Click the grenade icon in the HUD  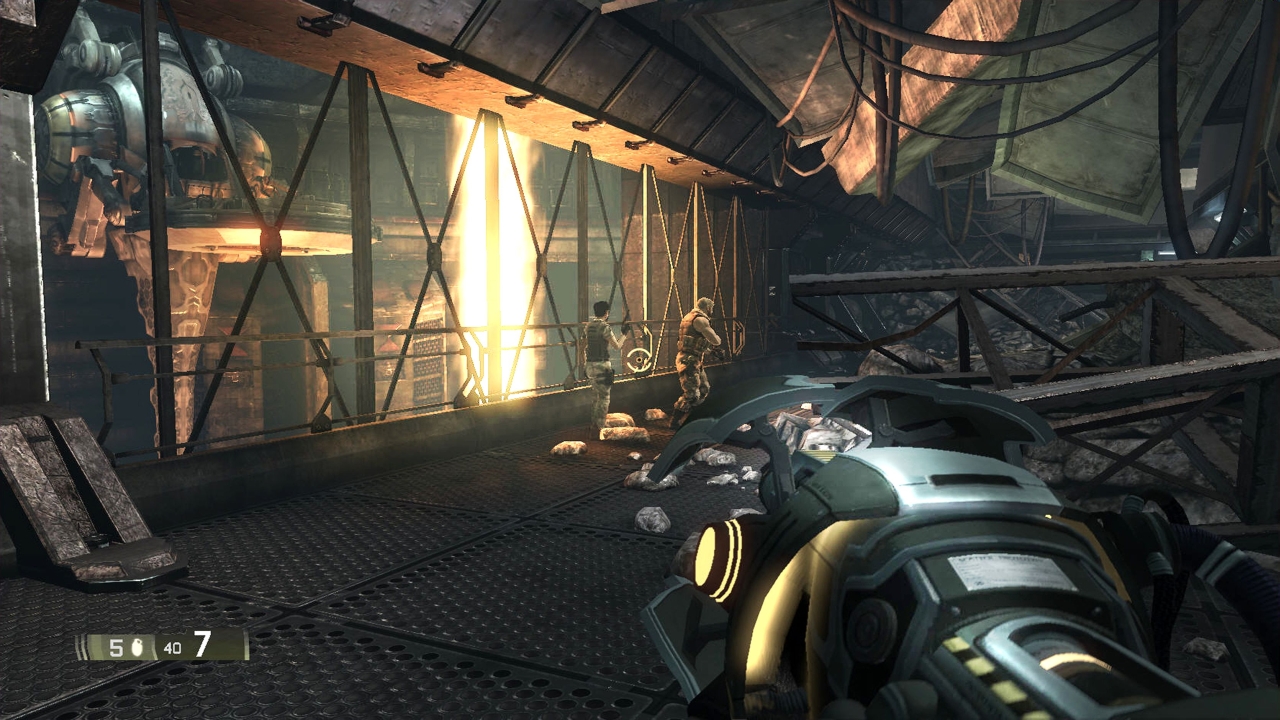tap(136, 647)
